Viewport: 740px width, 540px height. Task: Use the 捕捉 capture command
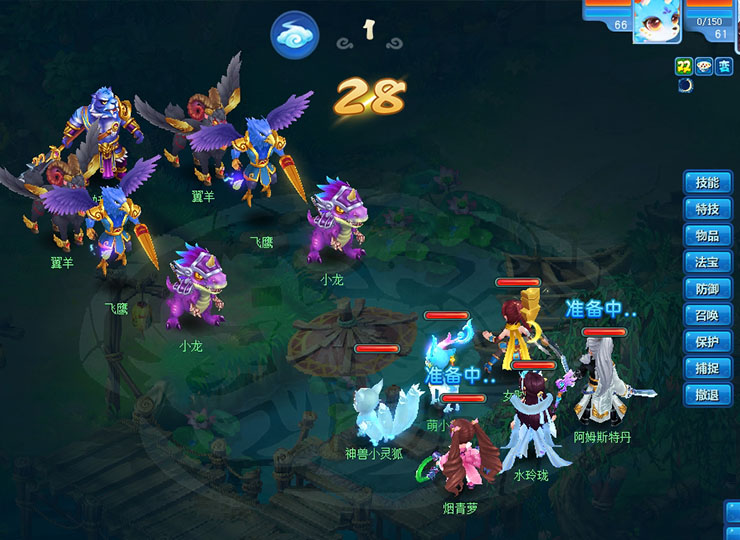pyautogui.click(x=707, y=368)
